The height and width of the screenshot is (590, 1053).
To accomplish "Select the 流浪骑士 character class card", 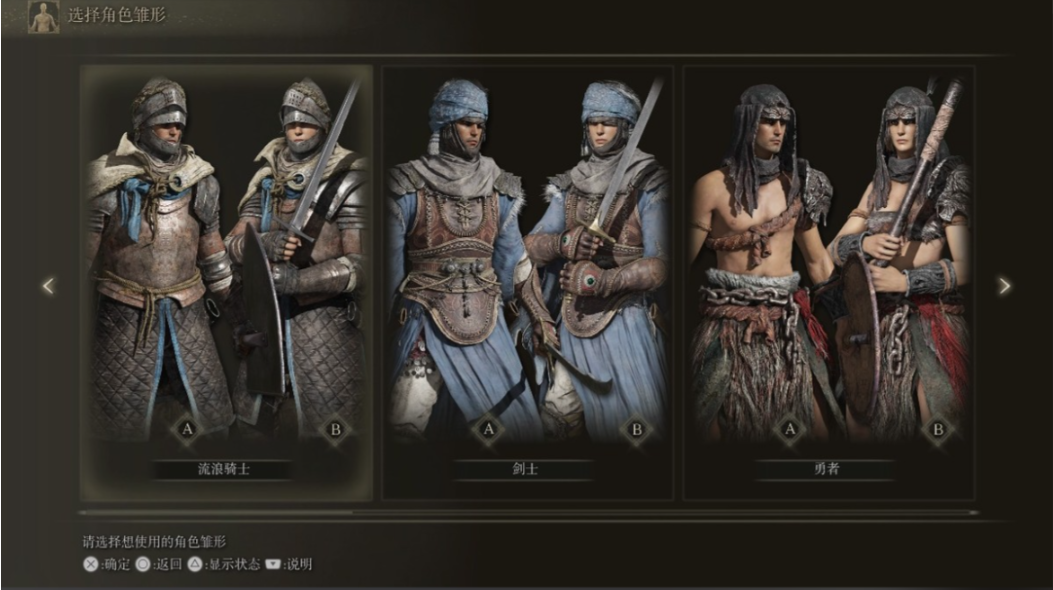I will 226,280.
